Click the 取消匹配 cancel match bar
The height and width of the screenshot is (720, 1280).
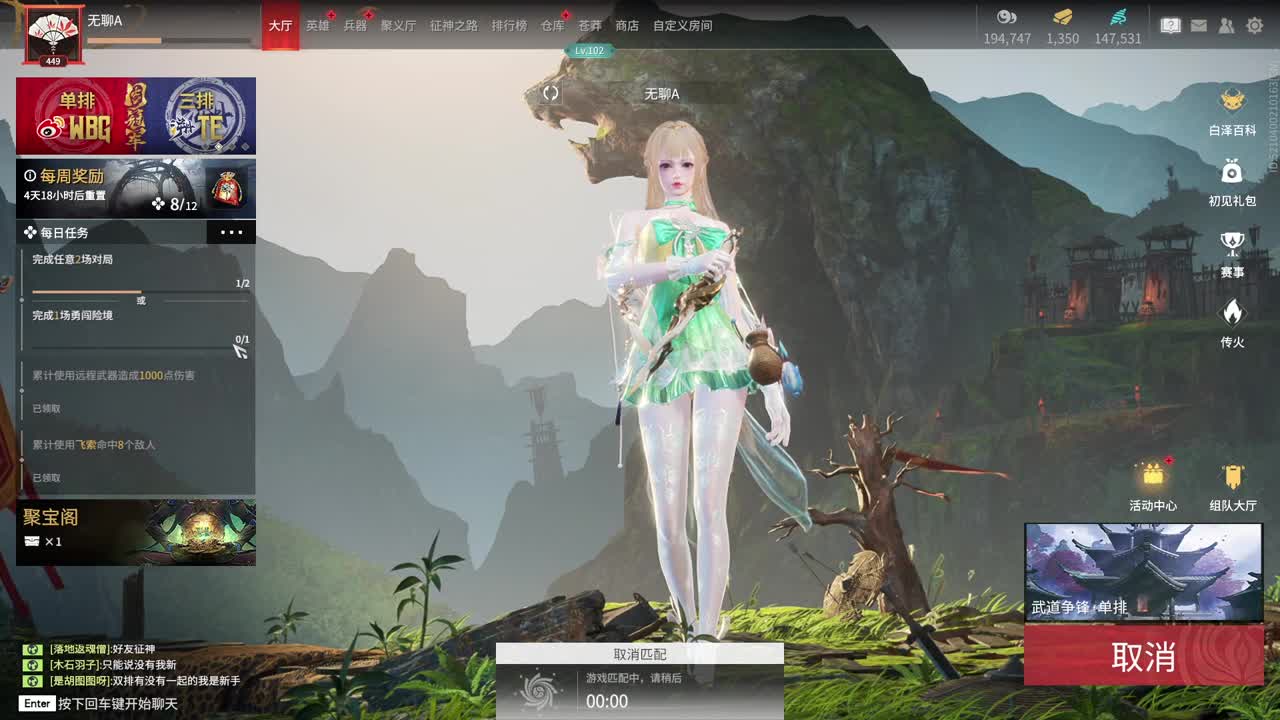pos(640,654)
